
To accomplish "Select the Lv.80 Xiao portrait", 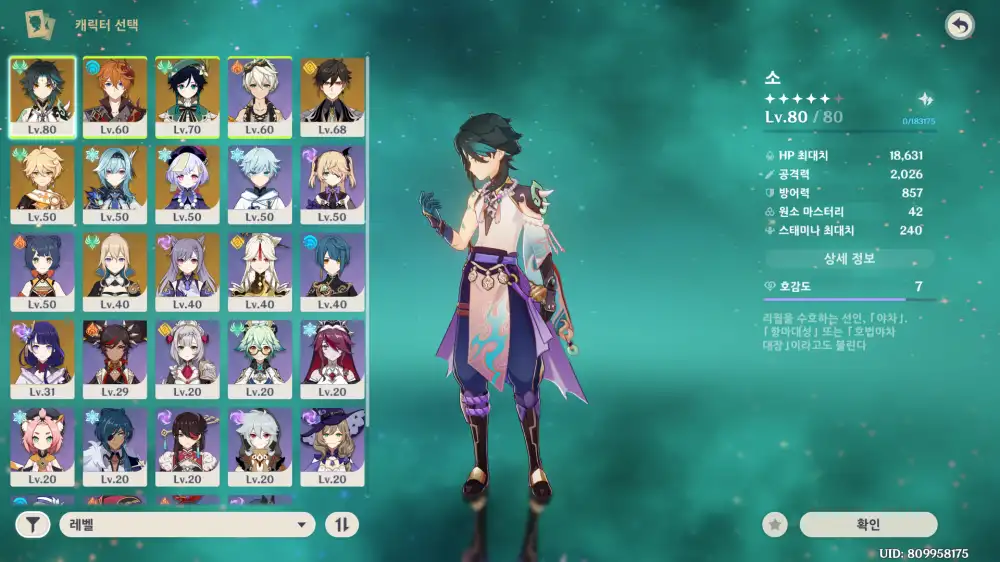I will point(42,96).
